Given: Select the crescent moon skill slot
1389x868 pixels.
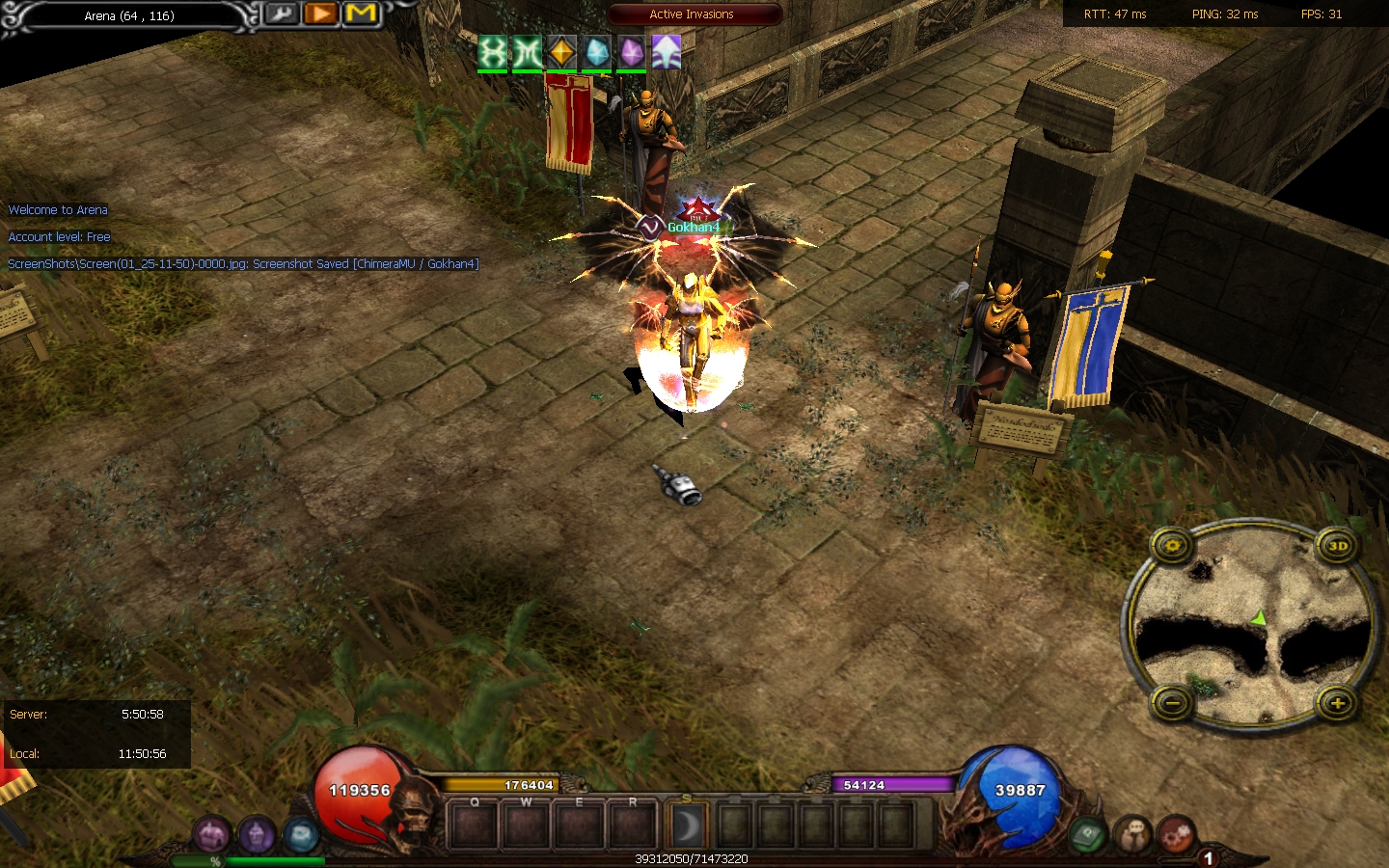Looking at the screenshot, I should 687,827.
